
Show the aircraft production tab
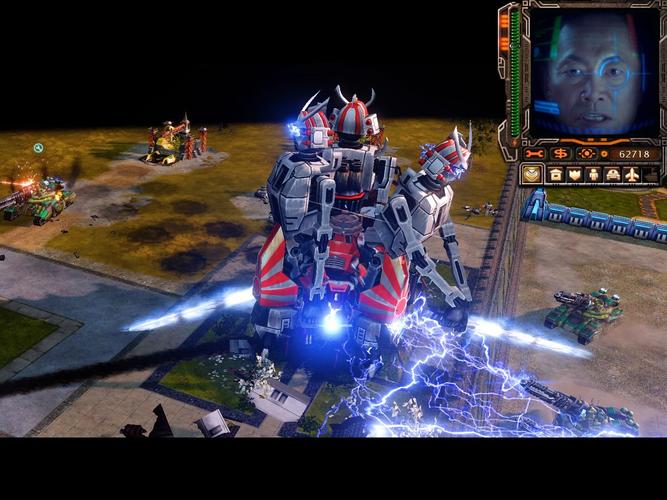(x=632, y=174)
